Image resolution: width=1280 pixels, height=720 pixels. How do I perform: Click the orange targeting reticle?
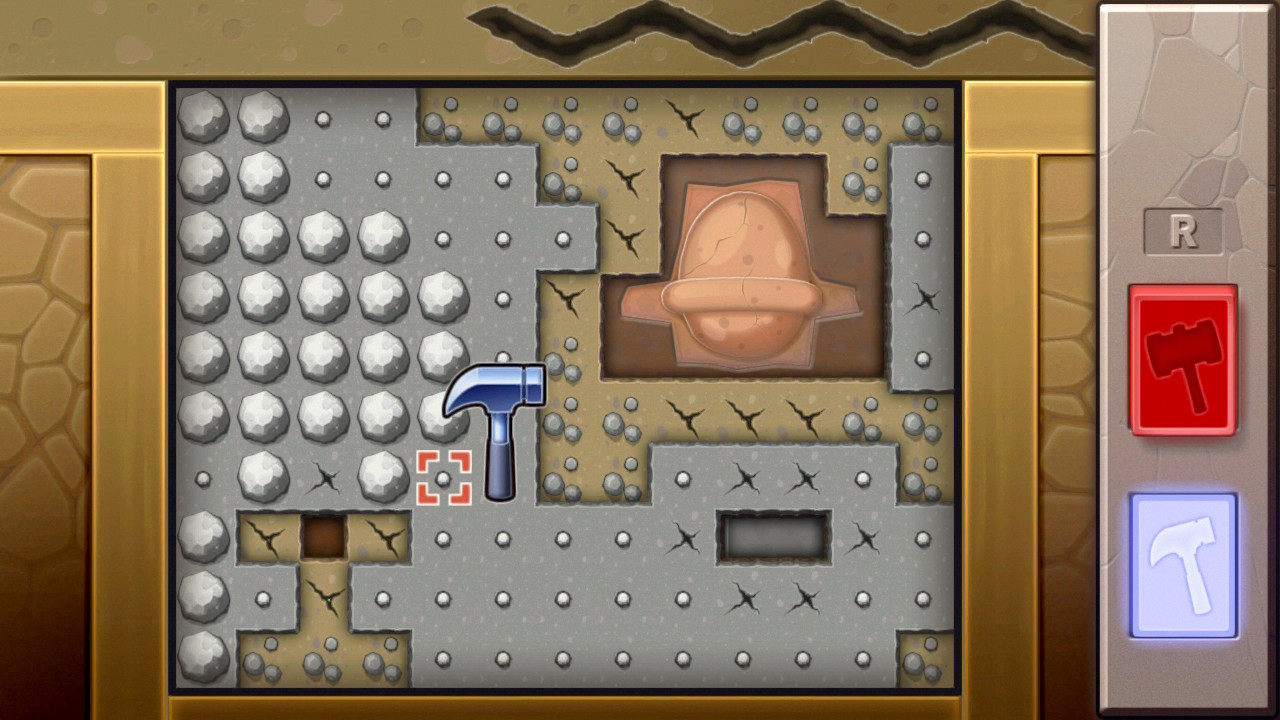pos(444,478)
